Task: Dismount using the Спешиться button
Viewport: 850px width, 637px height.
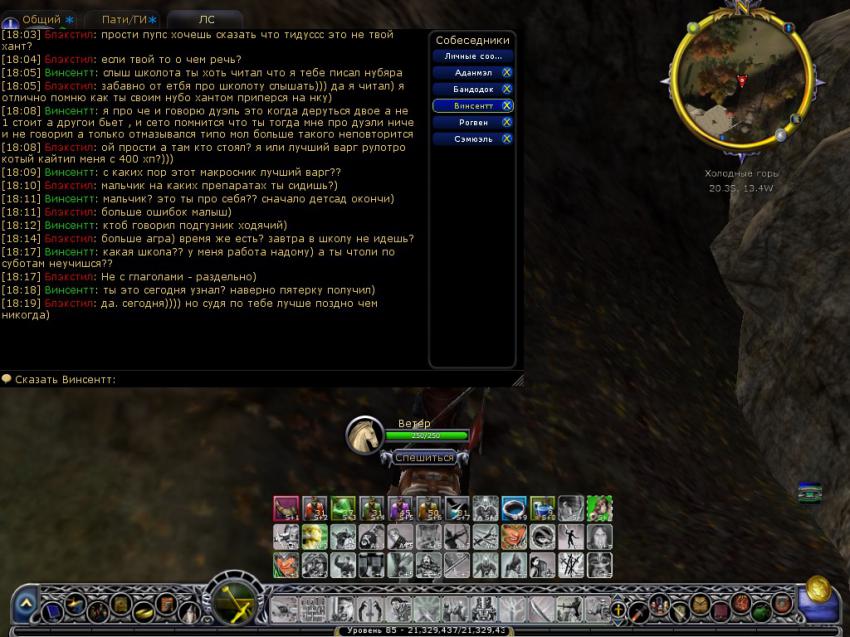Action: click(x=423, y=457)
